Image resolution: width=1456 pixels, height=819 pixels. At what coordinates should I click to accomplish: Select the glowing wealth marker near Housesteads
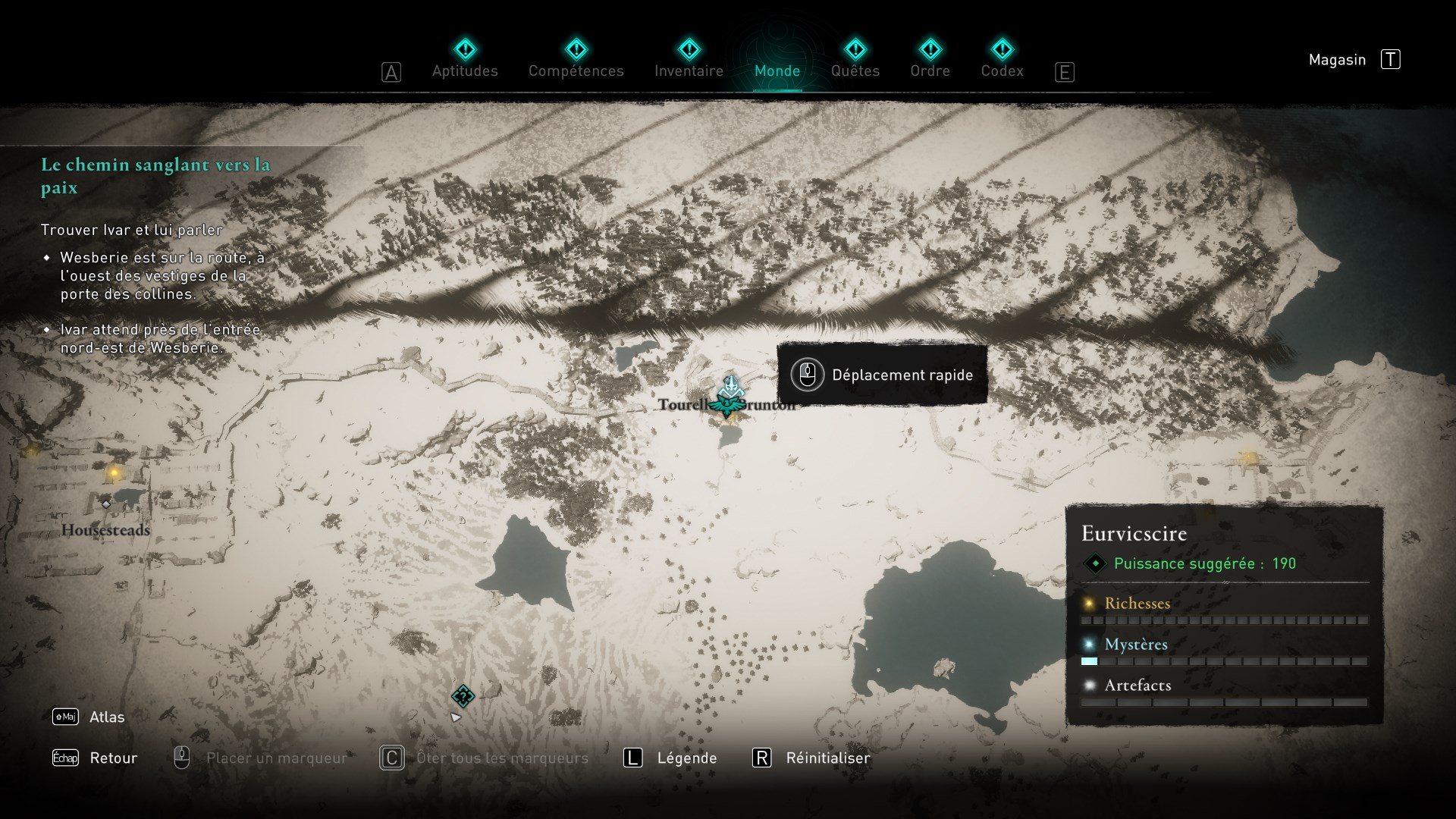pos(114,473)
